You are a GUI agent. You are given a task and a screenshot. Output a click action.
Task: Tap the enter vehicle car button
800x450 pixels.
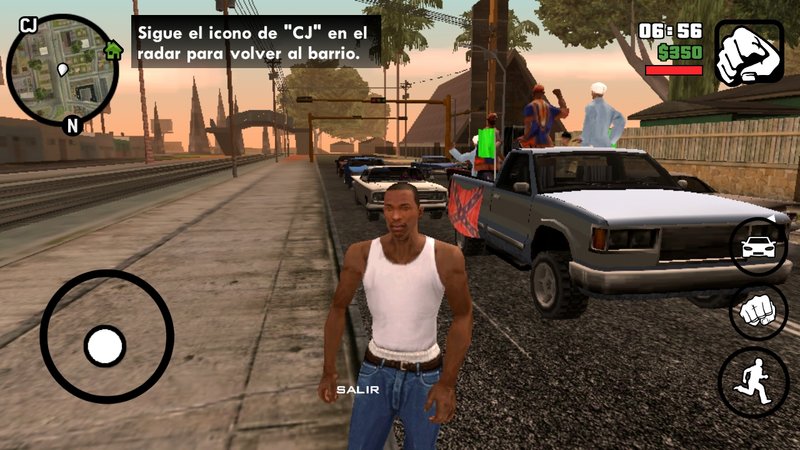tap(758, 246)
